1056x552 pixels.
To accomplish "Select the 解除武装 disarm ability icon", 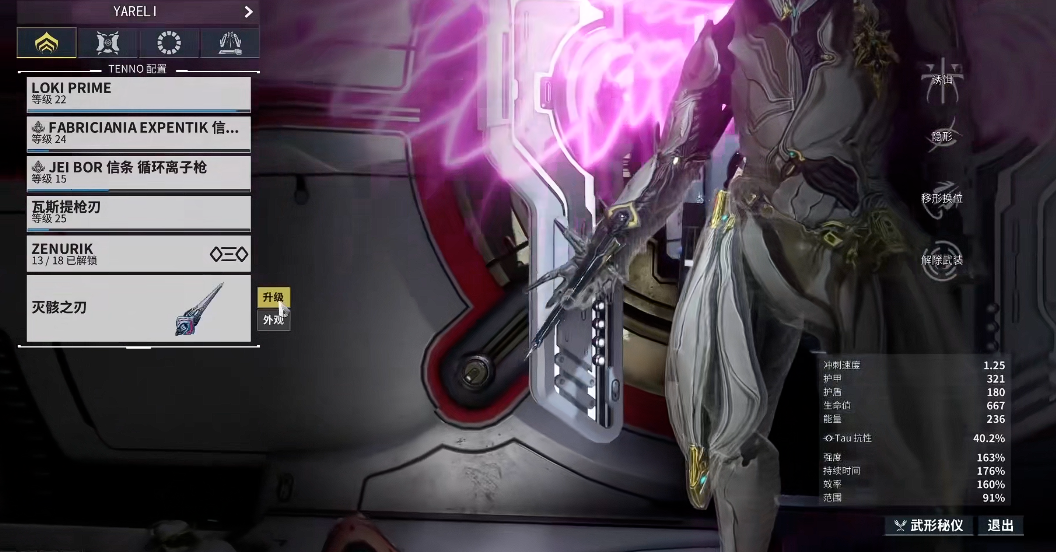I will click(941, 258).
